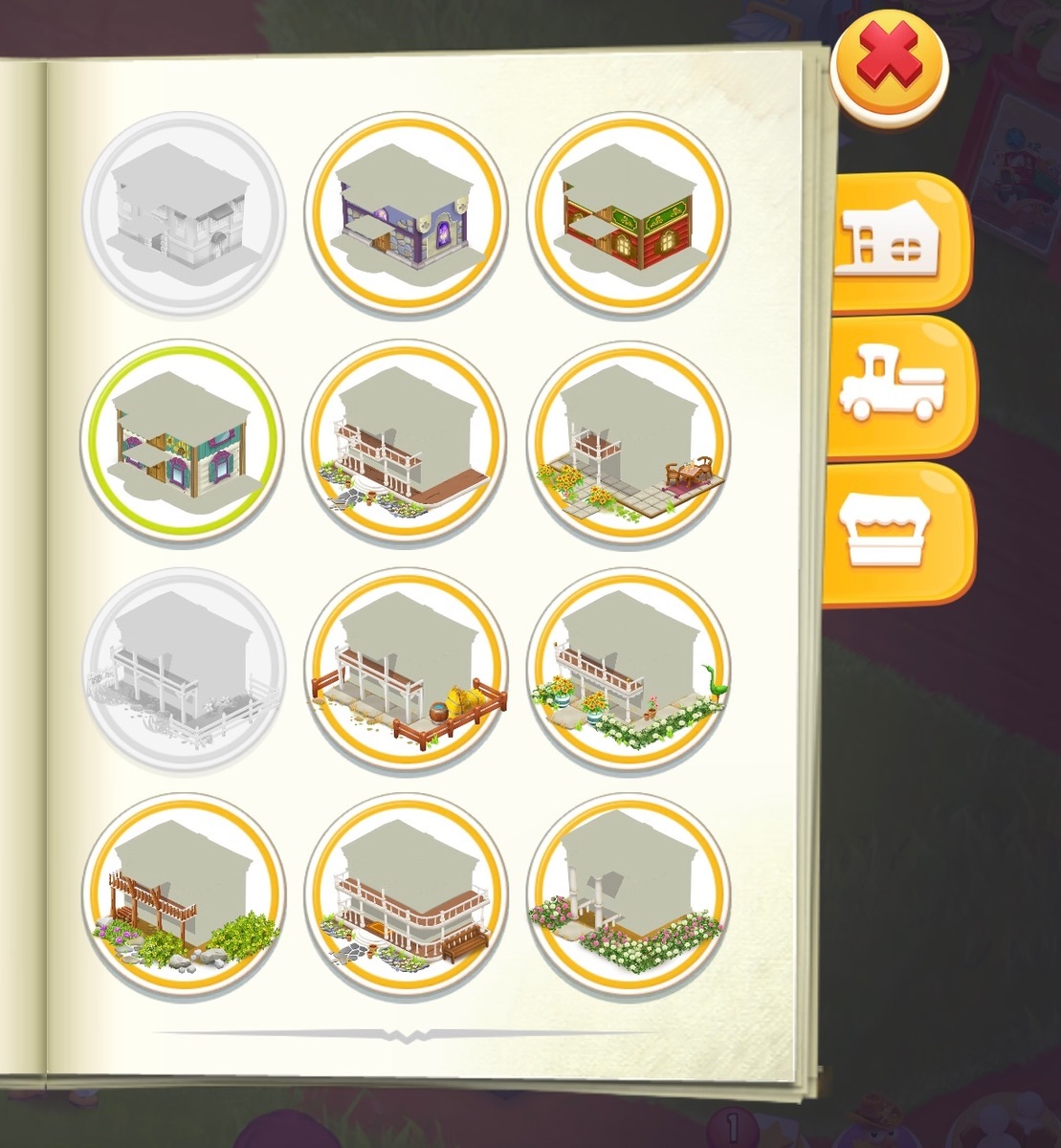Viewport: 1061px width, 1148px height.
Task: Select the purple stone house style
Action: (406, 212)
